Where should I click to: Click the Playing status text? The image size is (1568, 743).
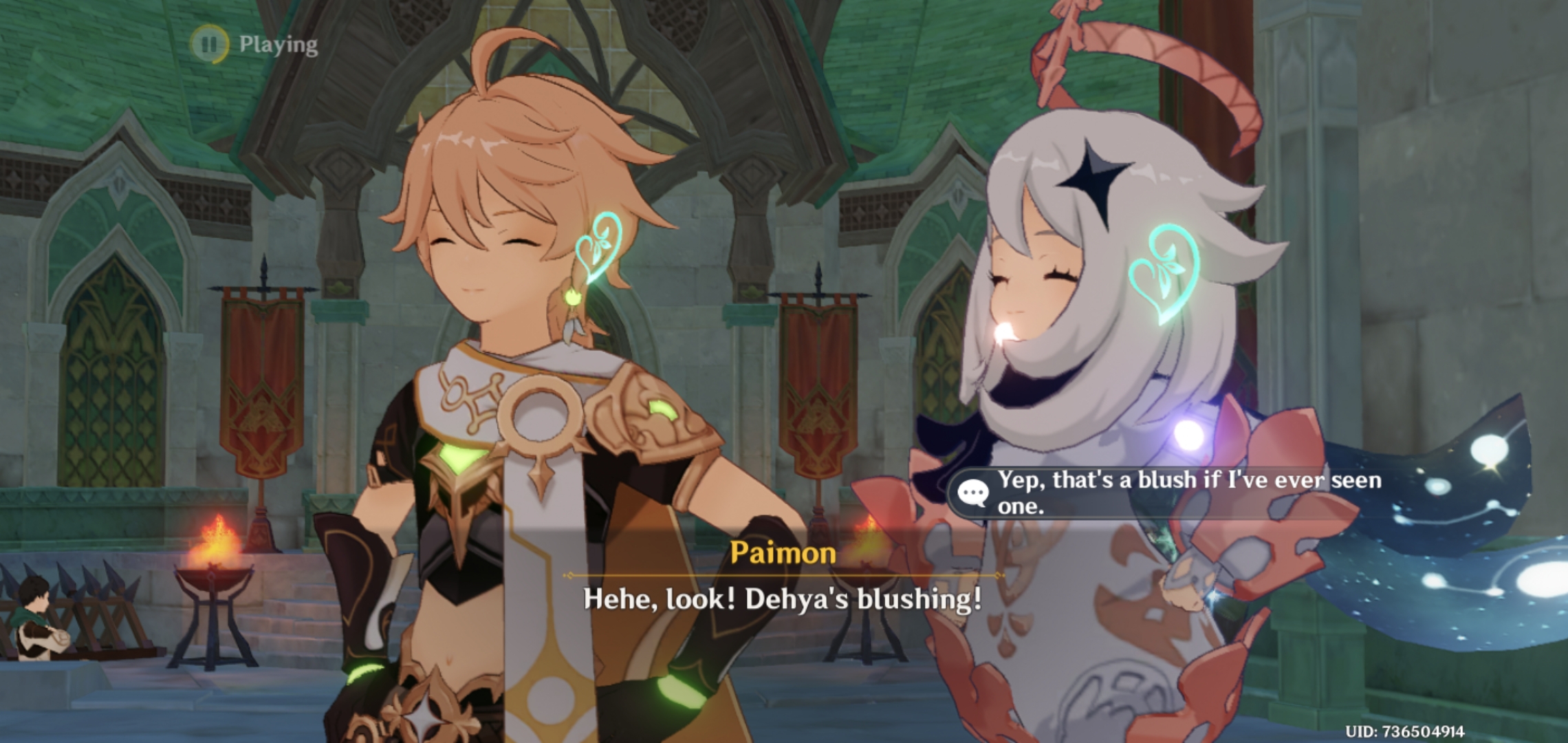(x=278, y=45)
